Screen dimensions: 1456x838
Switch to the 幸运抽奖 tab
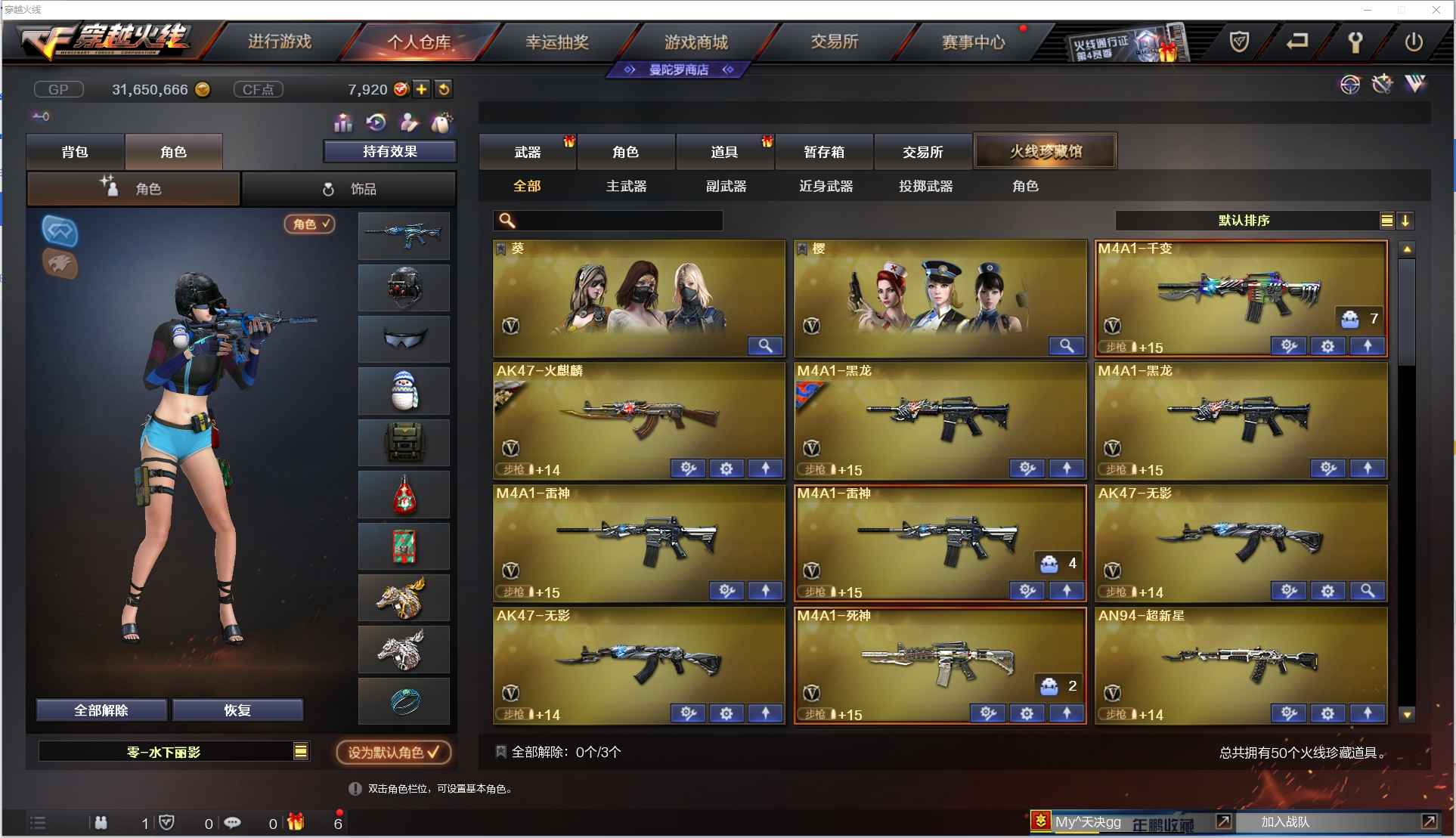click(559, 42)
